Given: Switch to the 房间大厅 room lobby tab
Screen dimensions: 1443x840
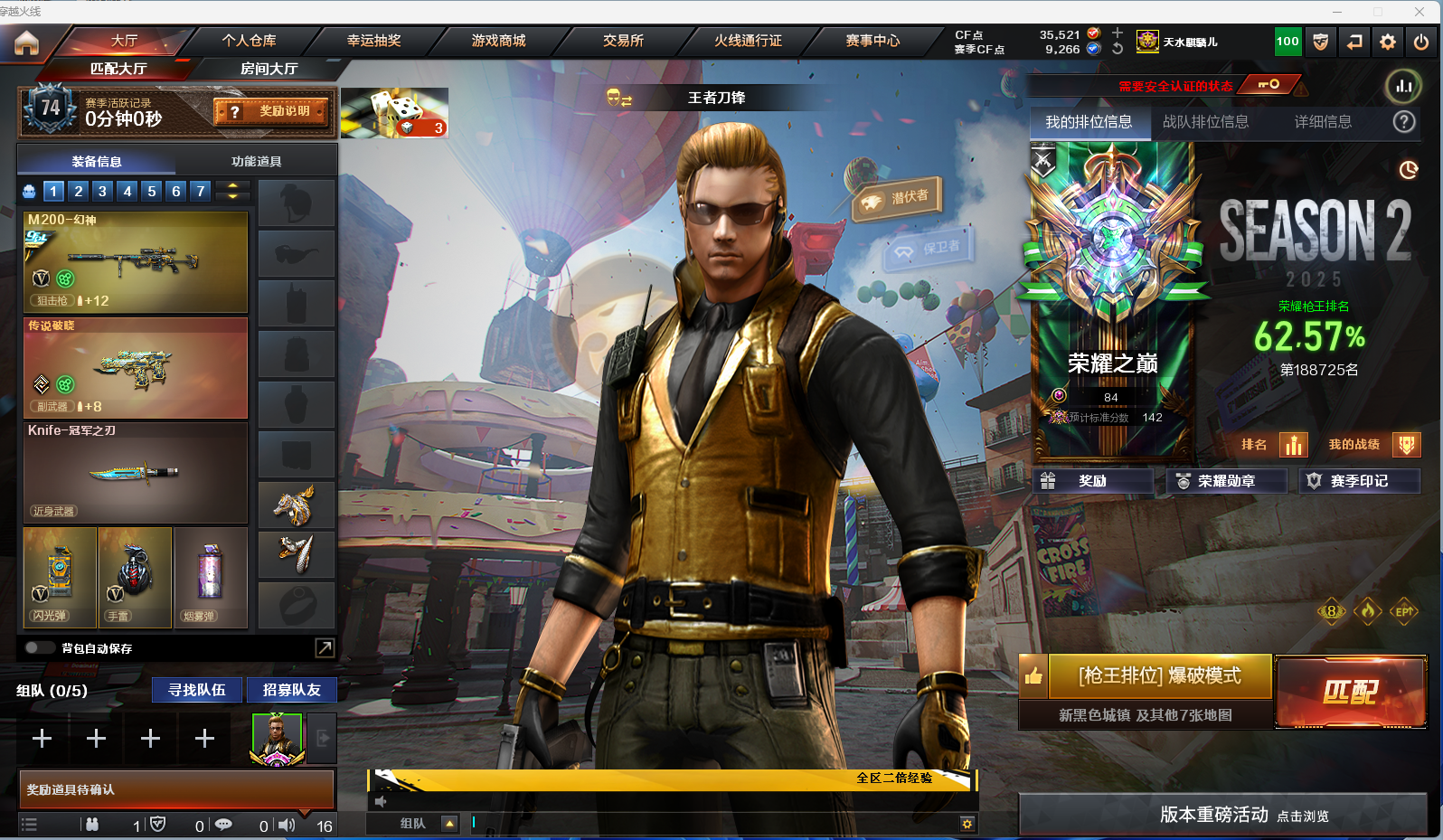Looking at the screenshot, I should pyautogui.click(x=269, y=69).
